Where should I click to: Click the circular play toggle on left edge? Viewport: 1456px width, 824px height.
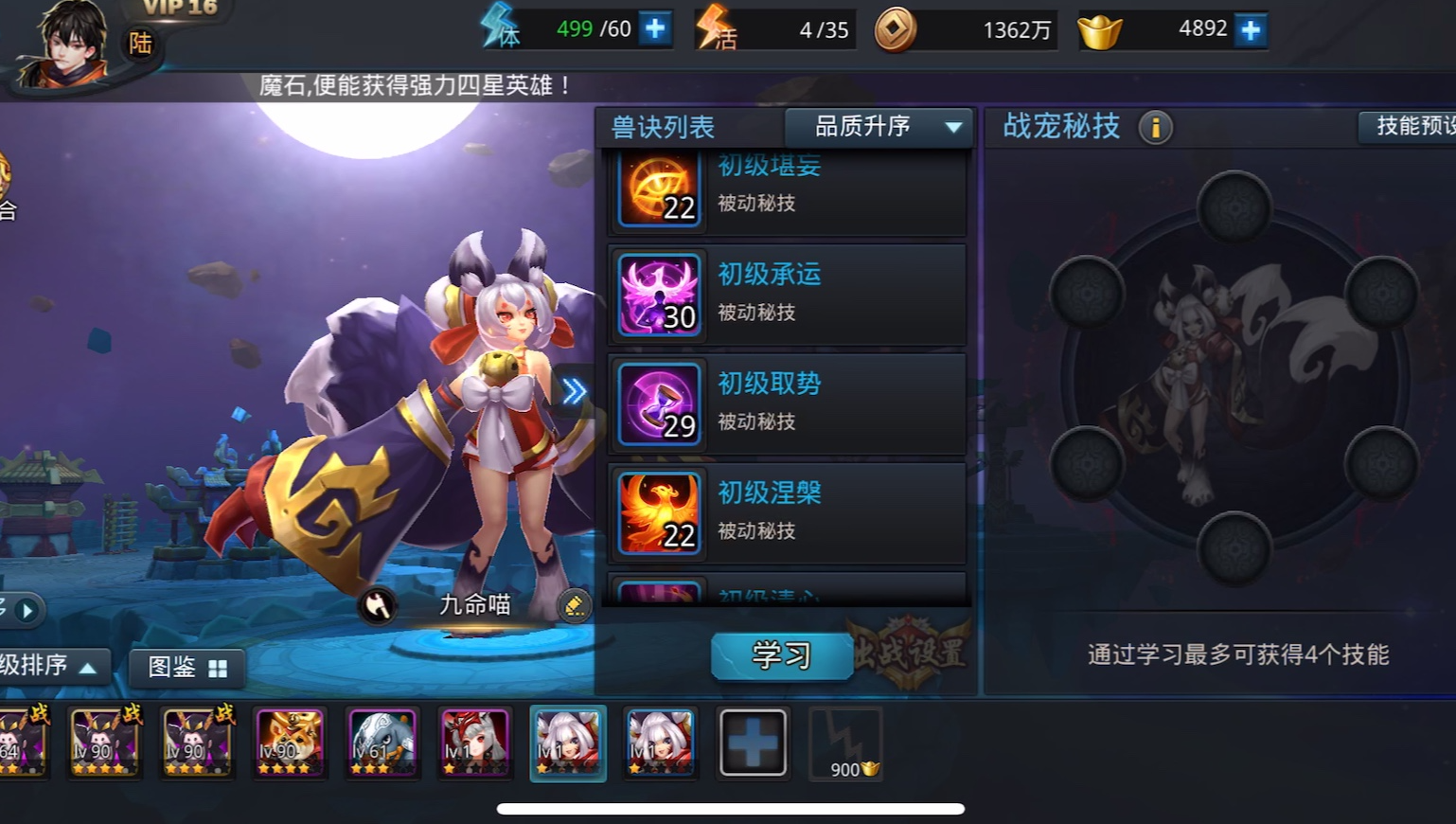coord(27,610)
